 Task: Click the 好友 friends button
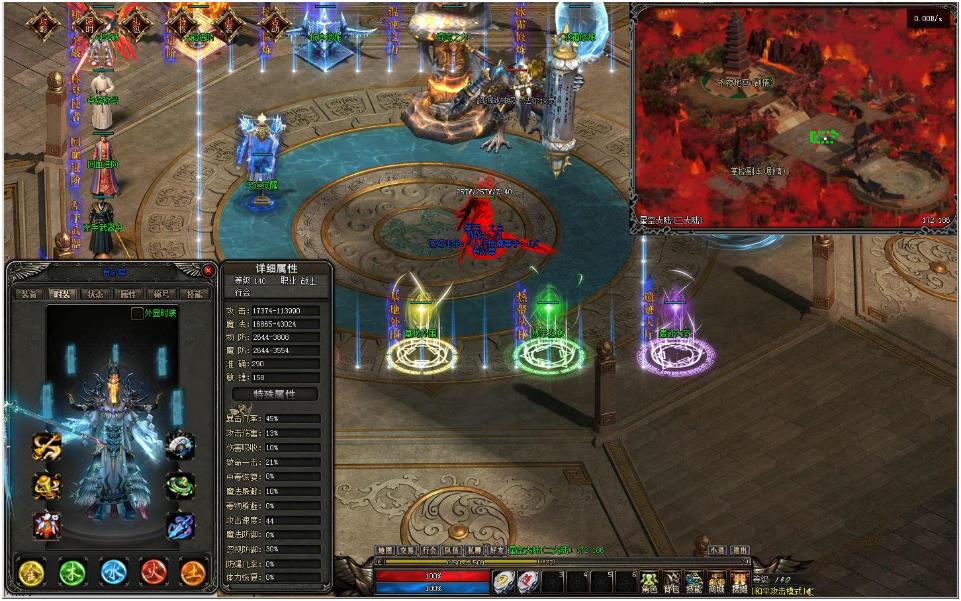click(497, 550)
